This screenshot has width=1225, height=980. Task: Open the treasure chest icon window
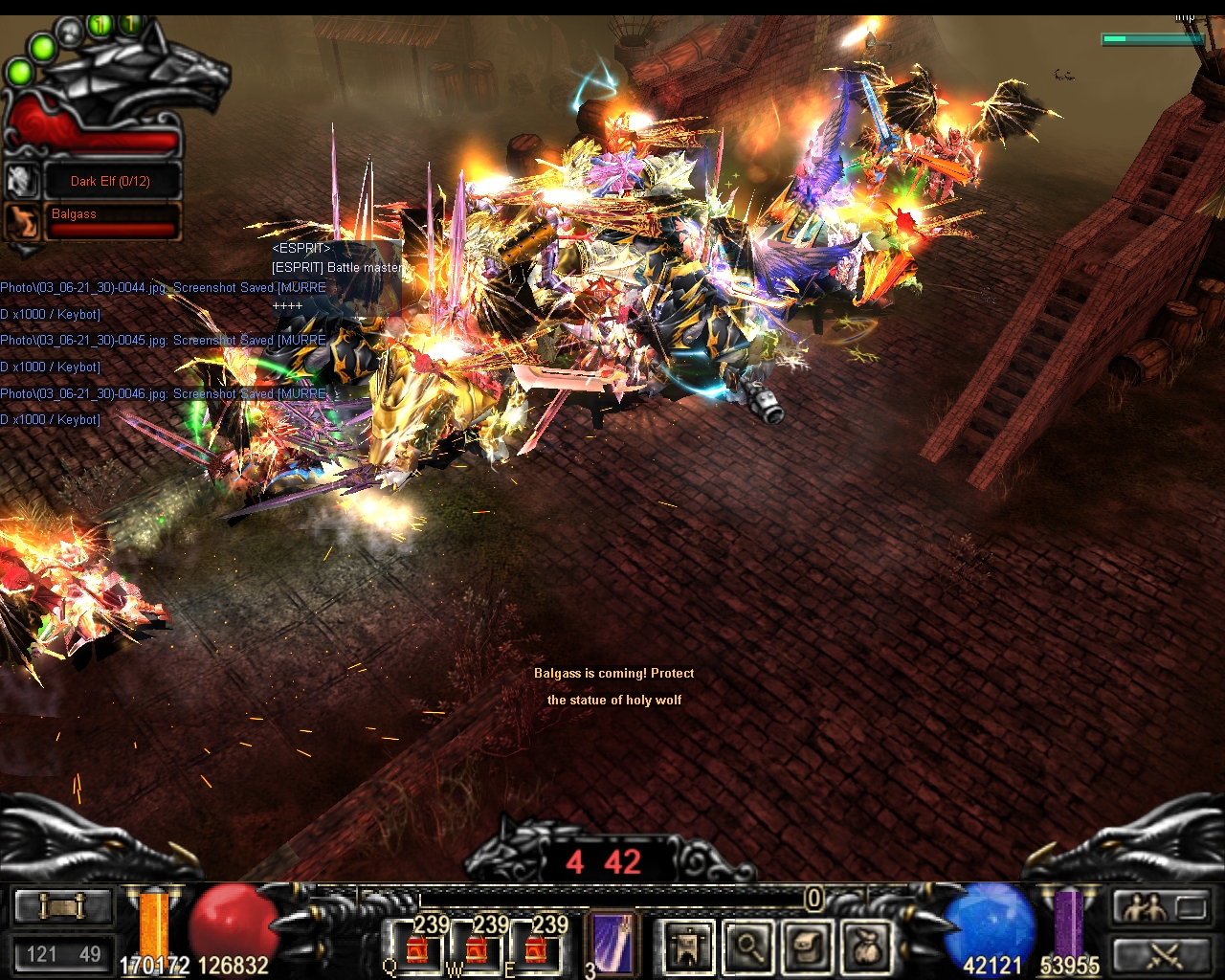tap(808, 947)
